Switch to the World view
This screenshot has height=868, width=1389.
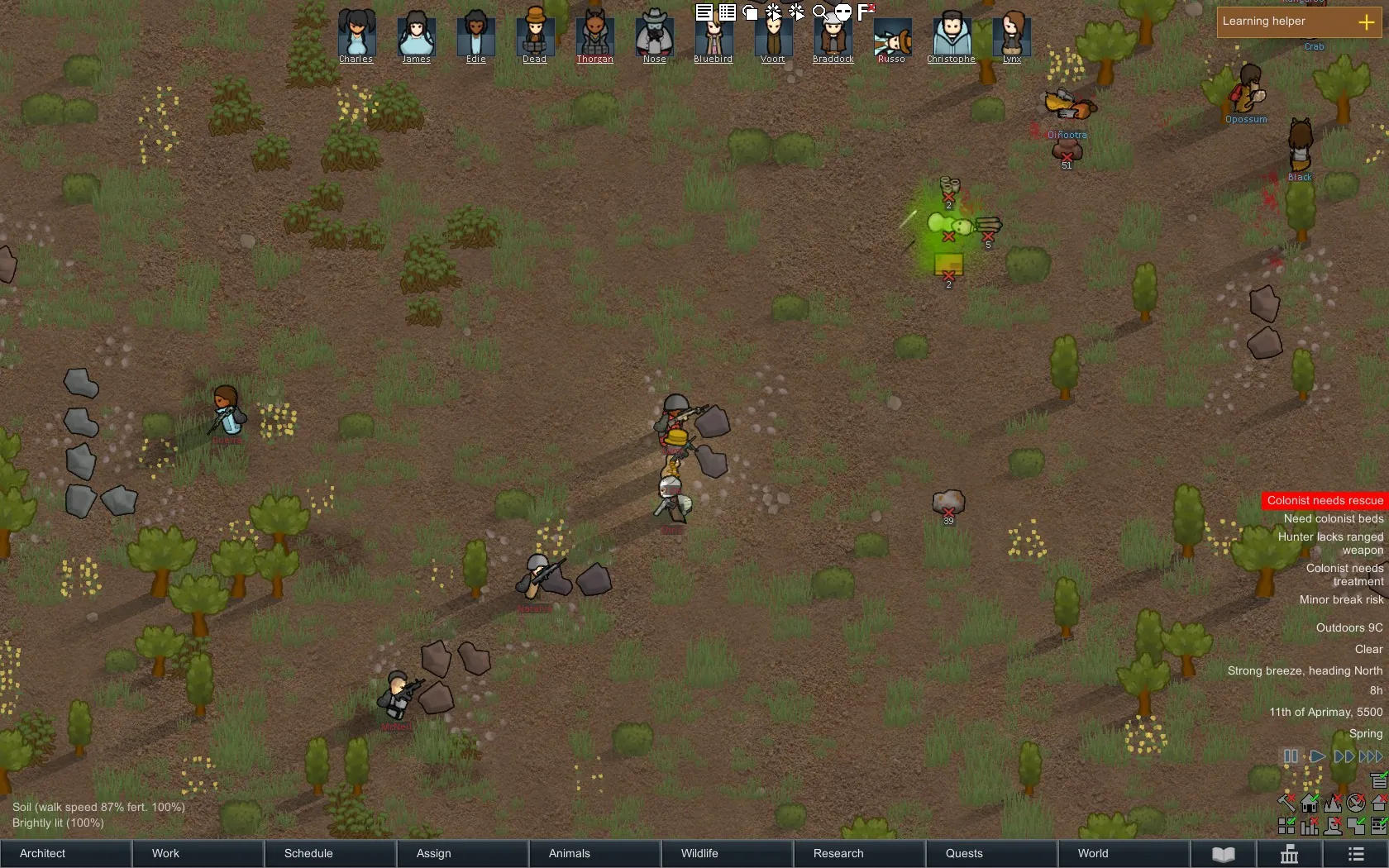(1124, 853)
